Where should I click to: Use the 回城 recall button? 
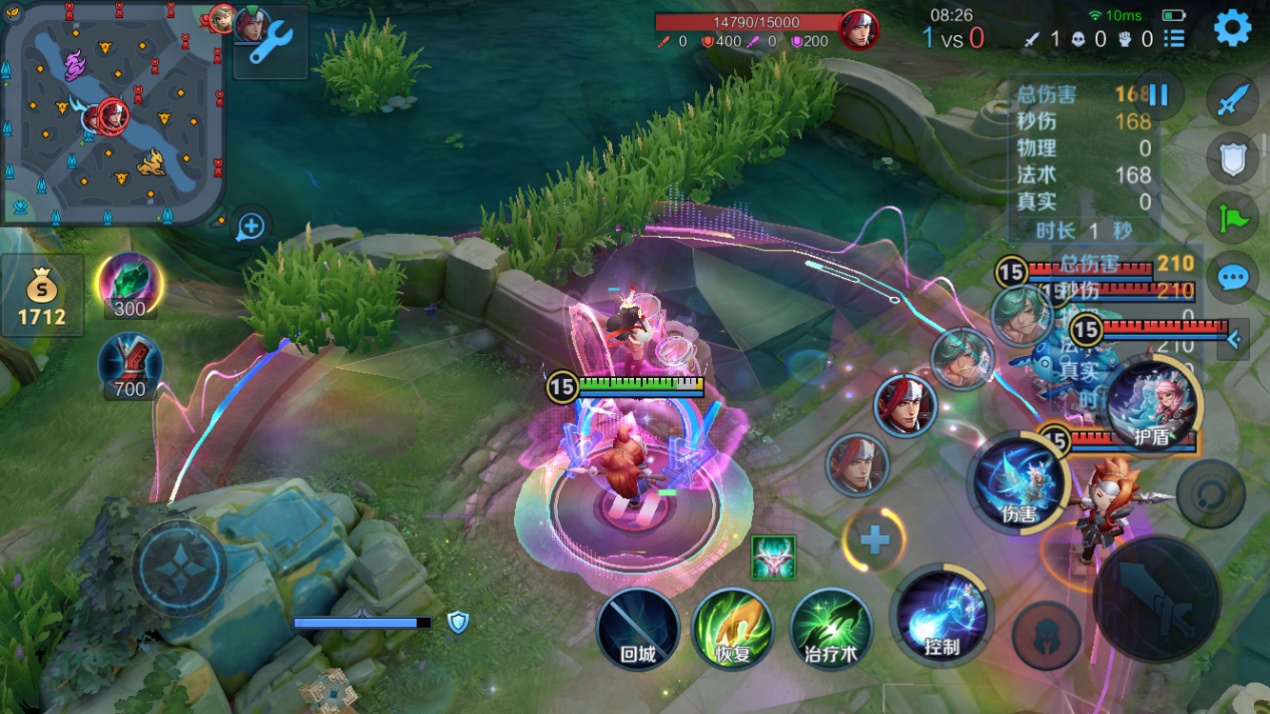click(x=638, y=629)
